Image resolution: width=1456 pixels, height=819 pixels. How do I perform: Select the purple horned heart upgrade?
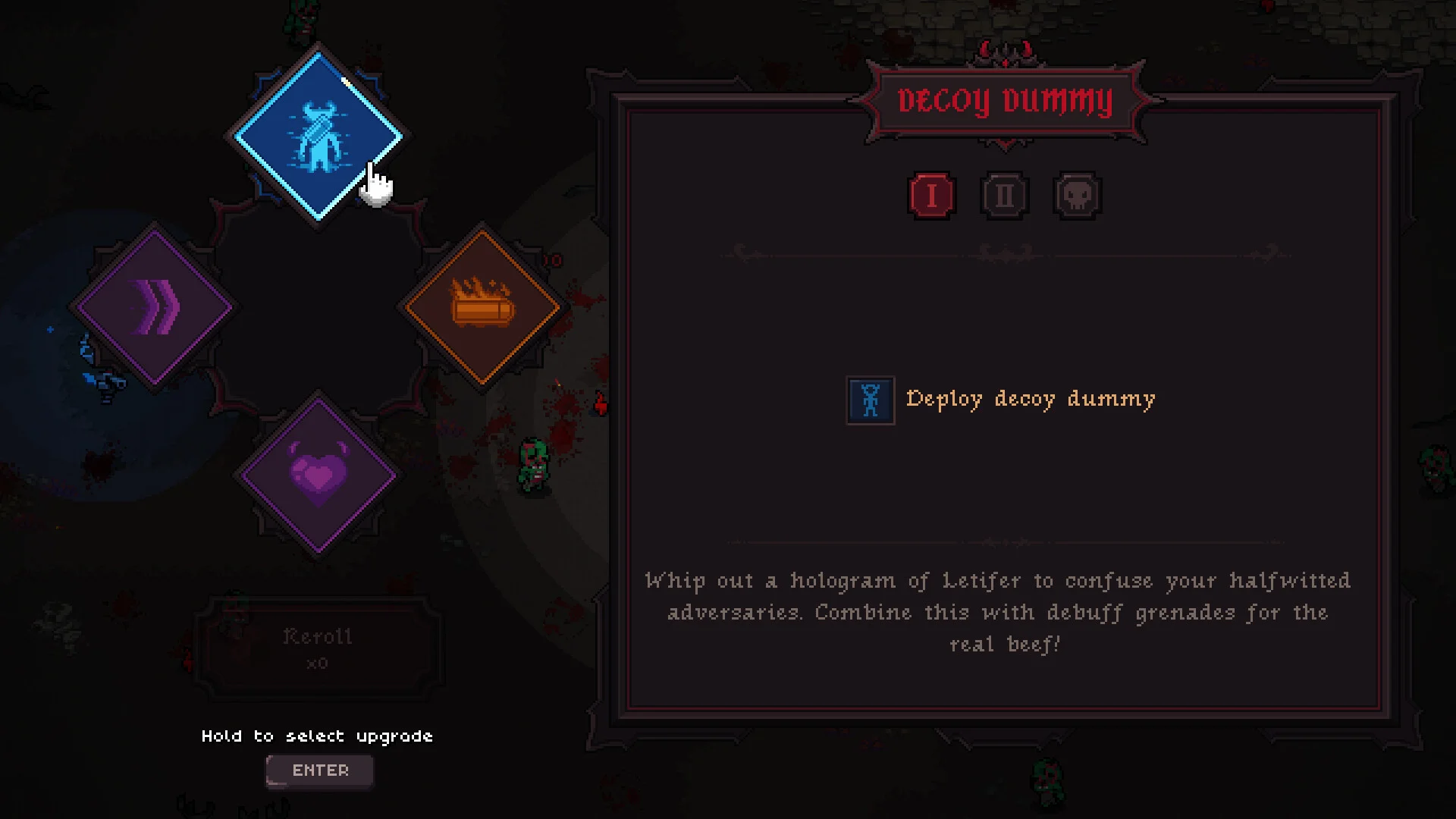point(318,475)
